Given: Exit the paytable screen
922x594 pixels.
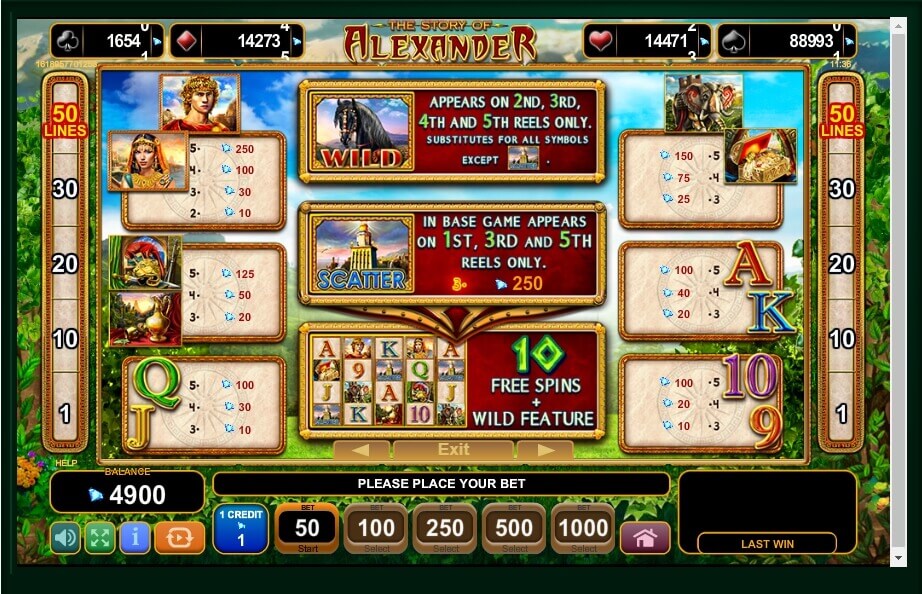Looking at the screenshot, I should [453, 450].
